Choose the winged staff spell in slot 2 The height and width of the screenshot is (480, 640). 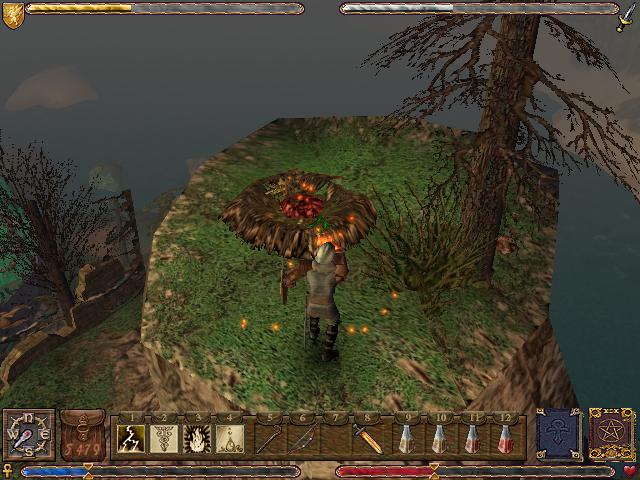point(164,438)
